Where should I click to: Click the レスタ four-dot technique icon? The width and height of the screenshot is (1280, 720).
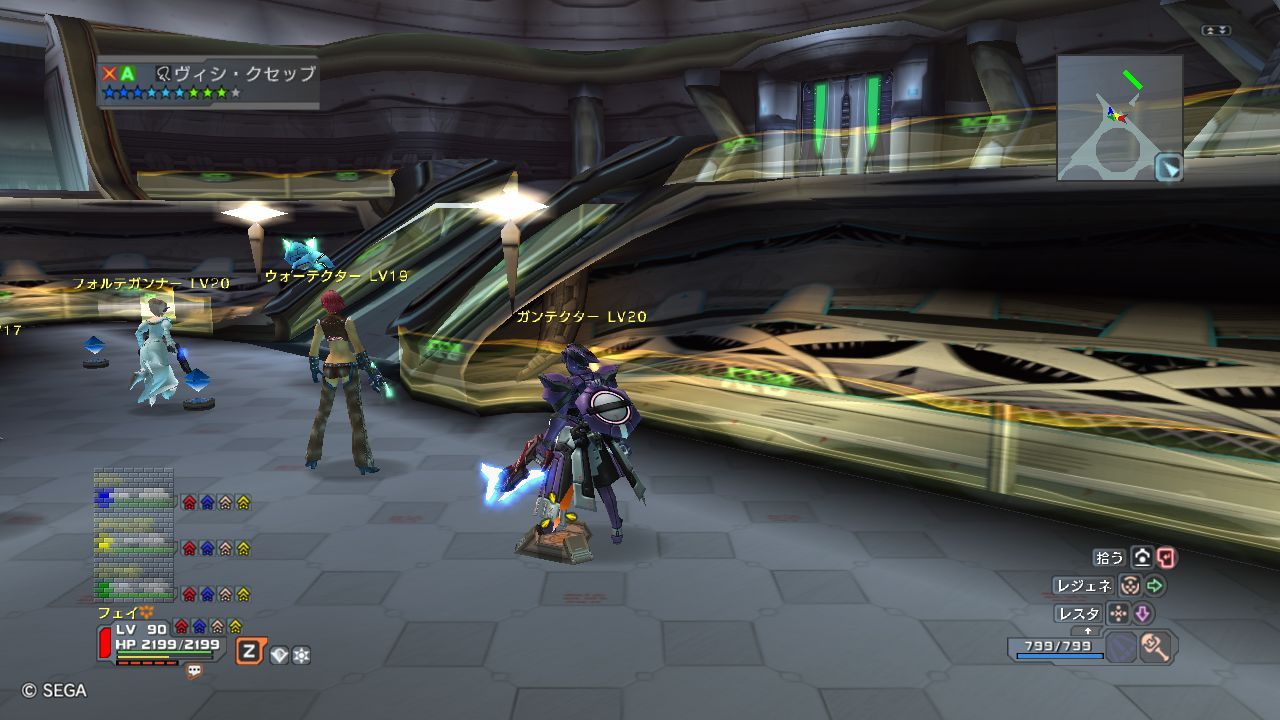pyautogui.click(x=1119, y=613)
